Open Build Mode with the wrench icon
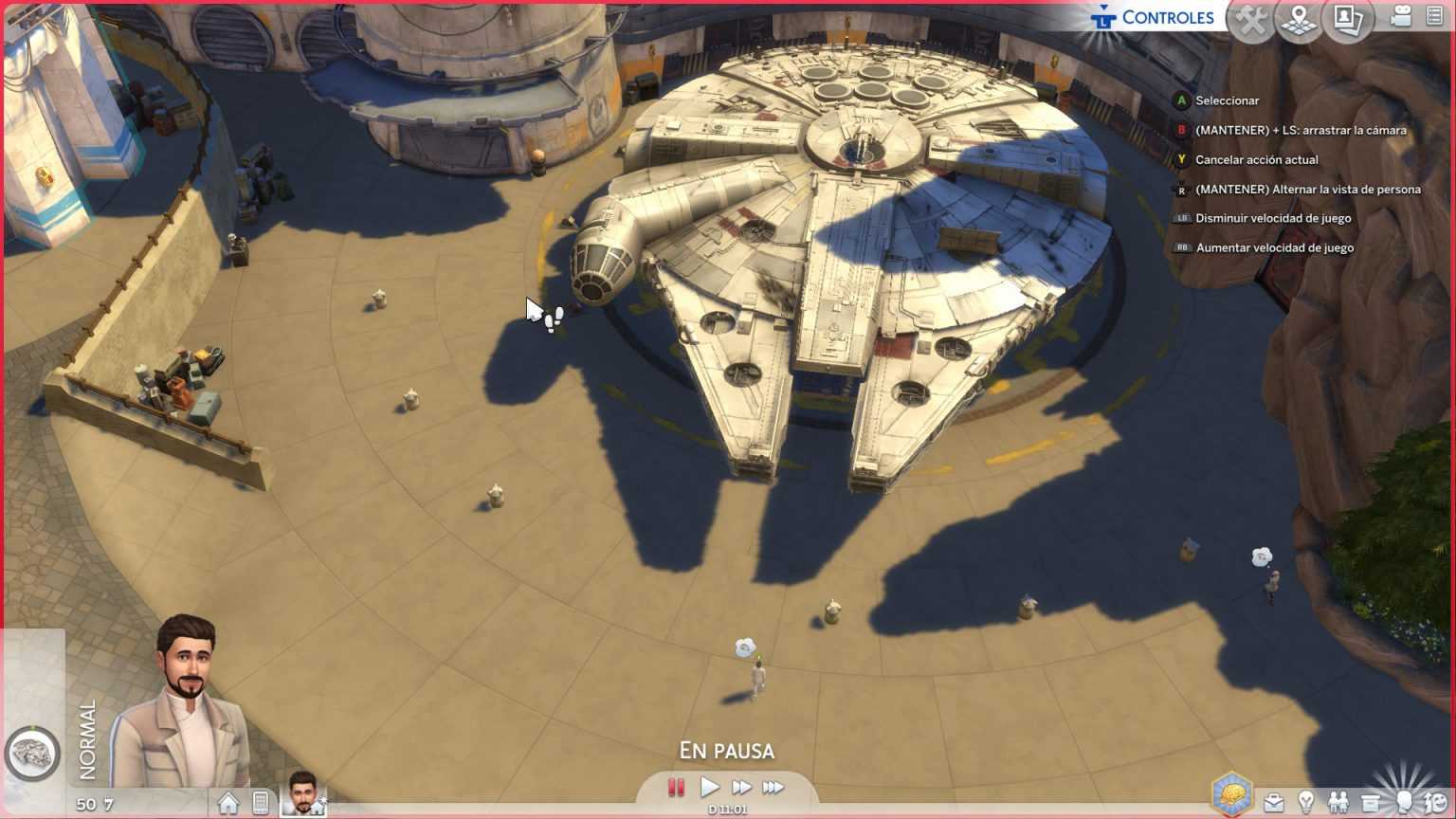This screenshot has height=819, width=1456. (1250, 19)
